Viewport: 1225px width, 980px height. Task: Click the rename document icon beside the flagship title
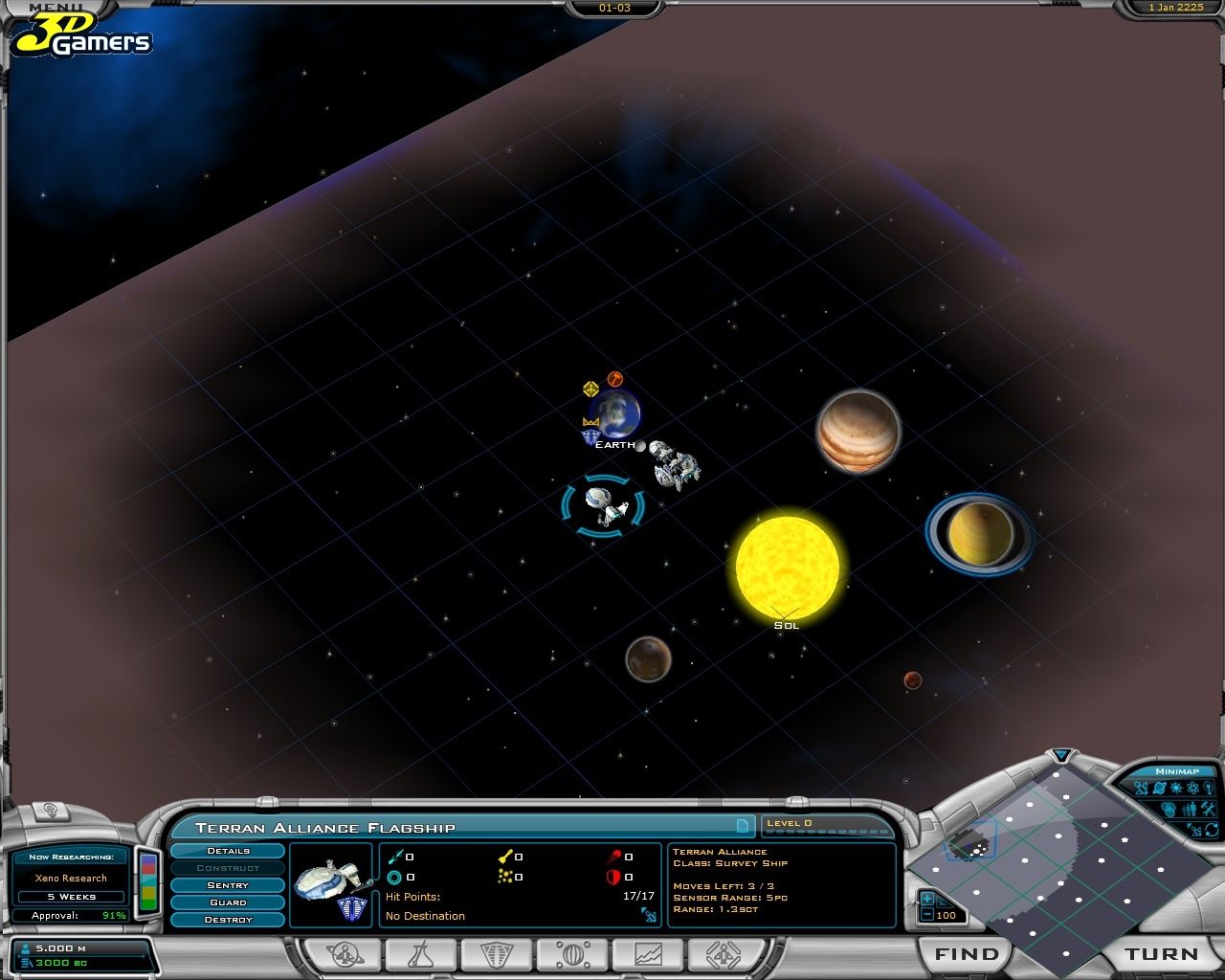(745, 828)
